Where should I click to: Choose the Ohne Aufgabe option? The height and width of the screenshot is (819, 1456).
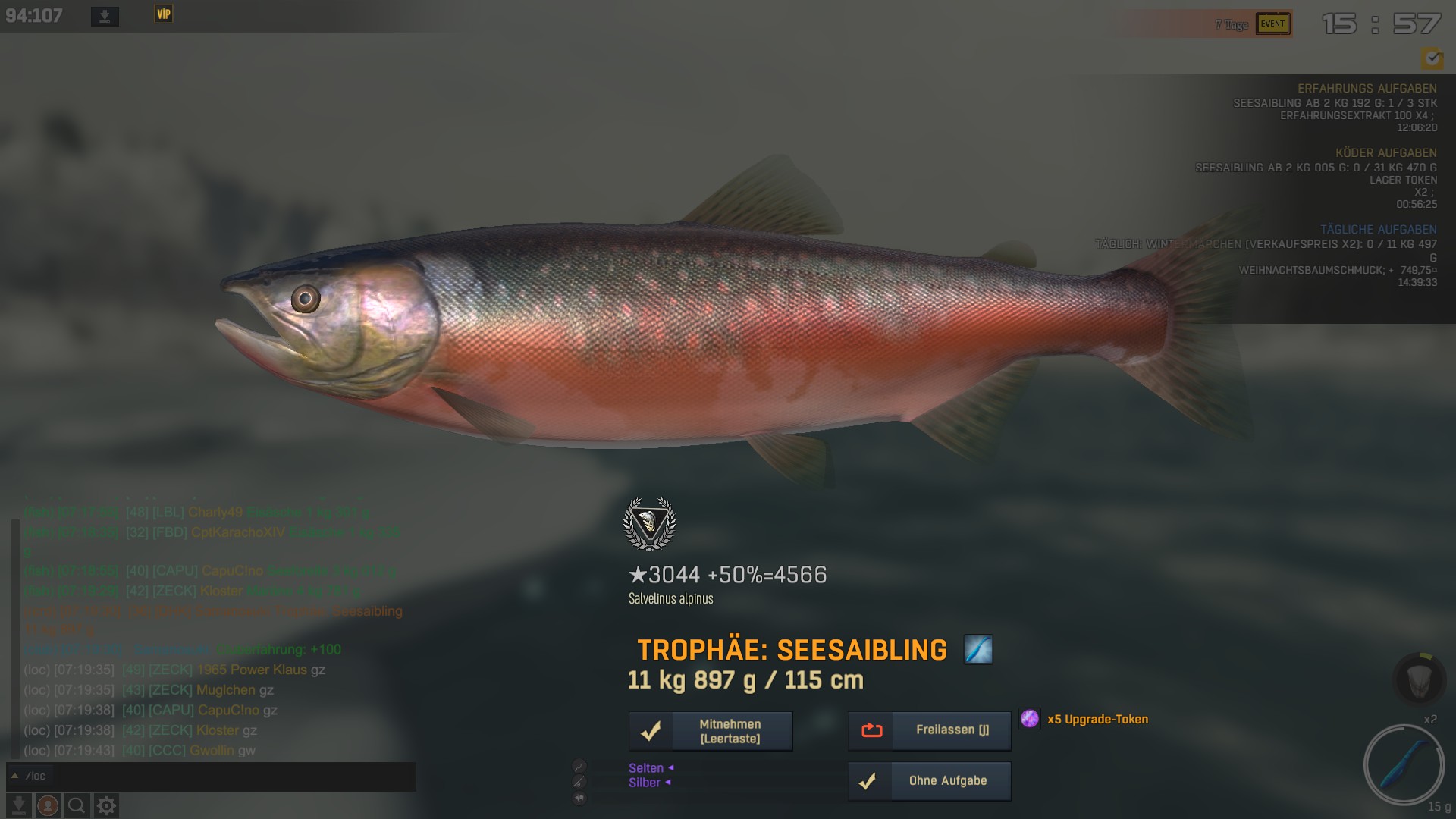click(x=929, y=781)
